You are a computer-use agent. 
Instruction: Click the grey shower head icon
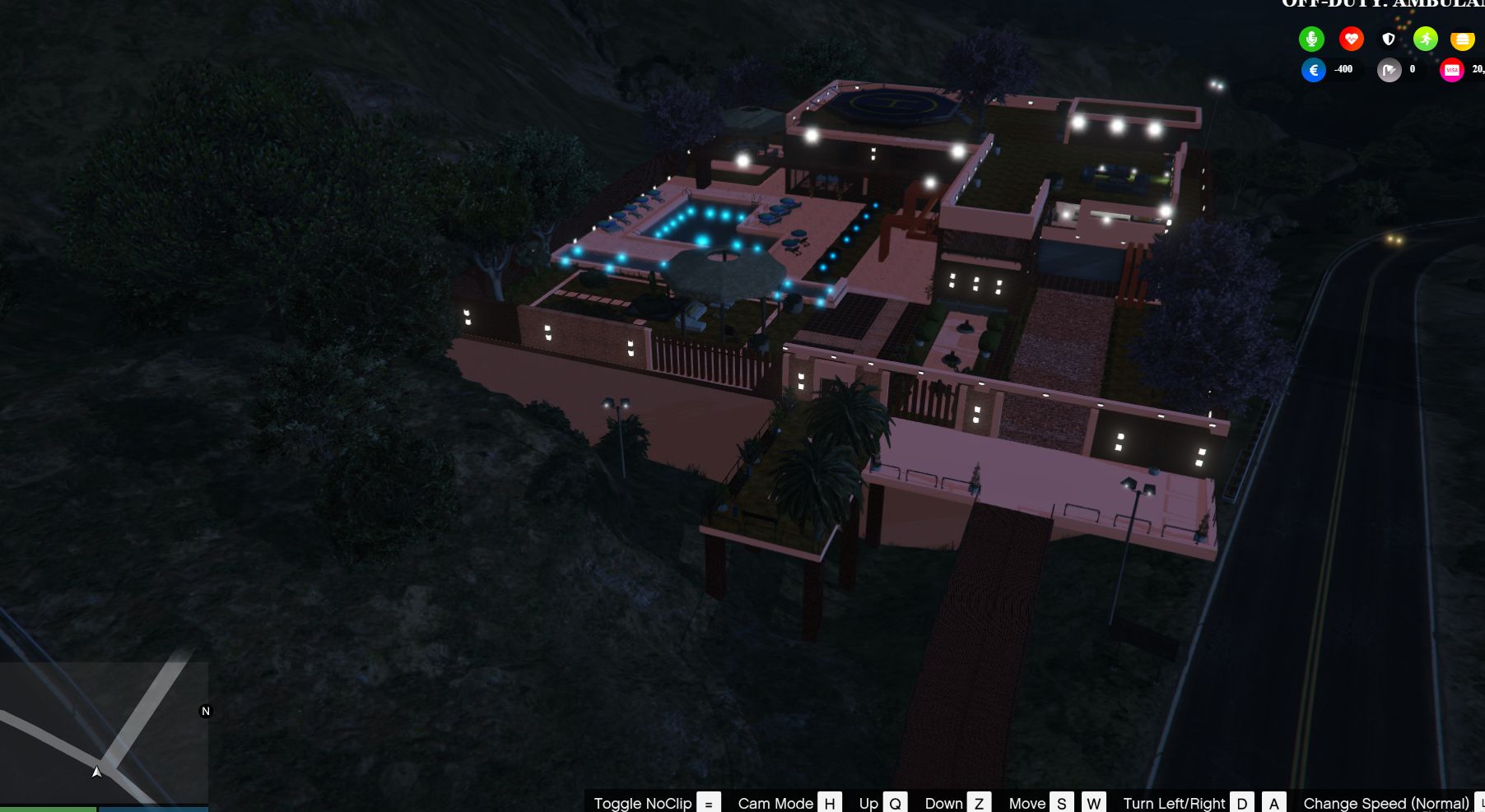1390,70
